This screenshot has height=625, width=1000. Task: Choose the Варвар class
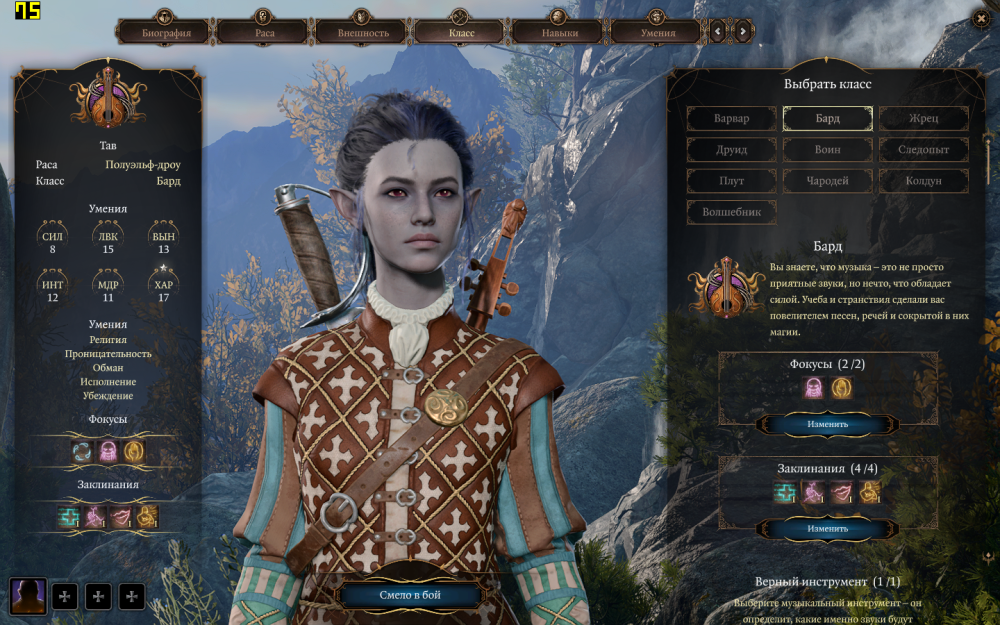(731, 119)
